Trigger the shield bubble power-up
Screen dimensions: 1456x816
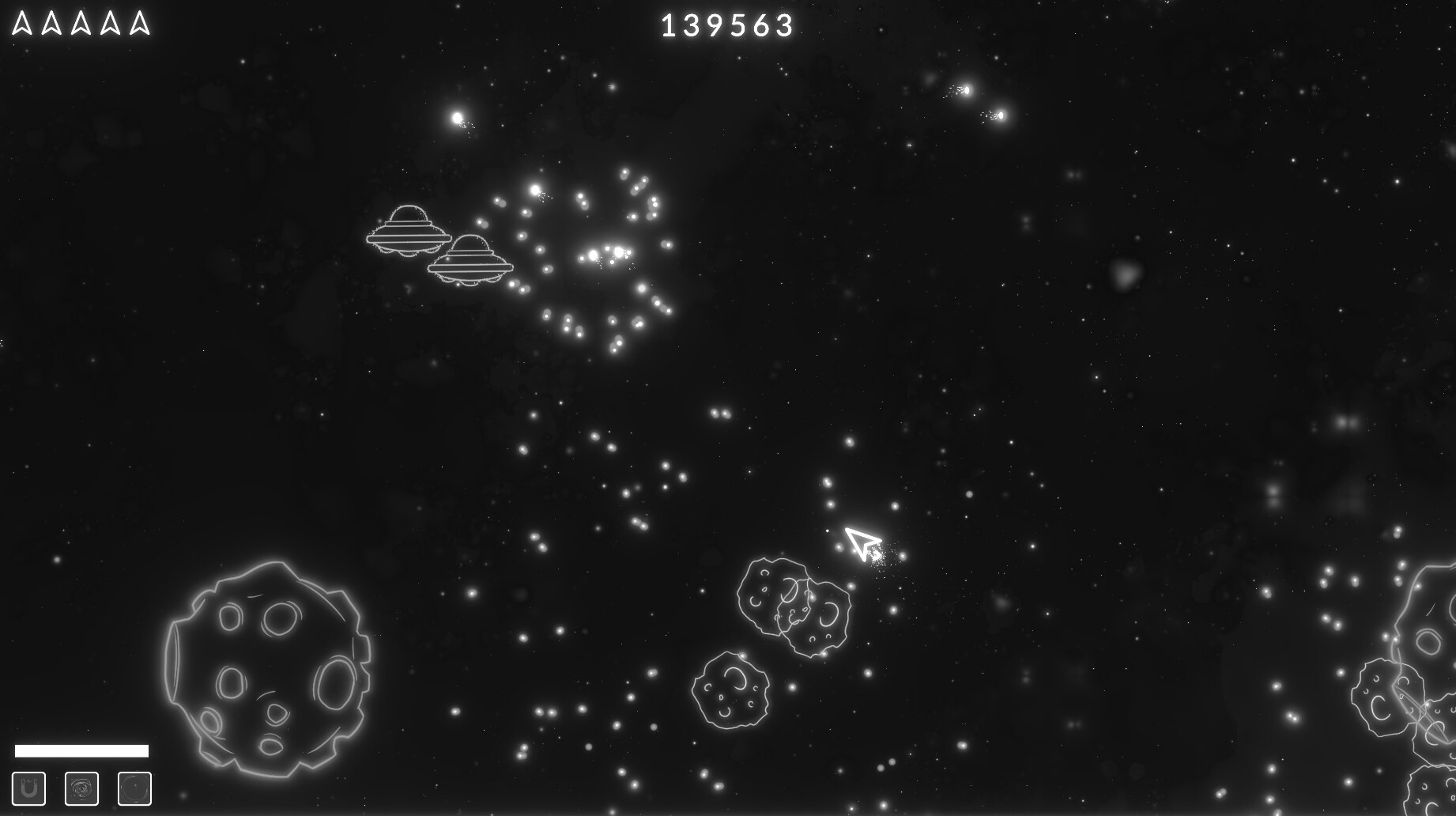click(134, 787)
